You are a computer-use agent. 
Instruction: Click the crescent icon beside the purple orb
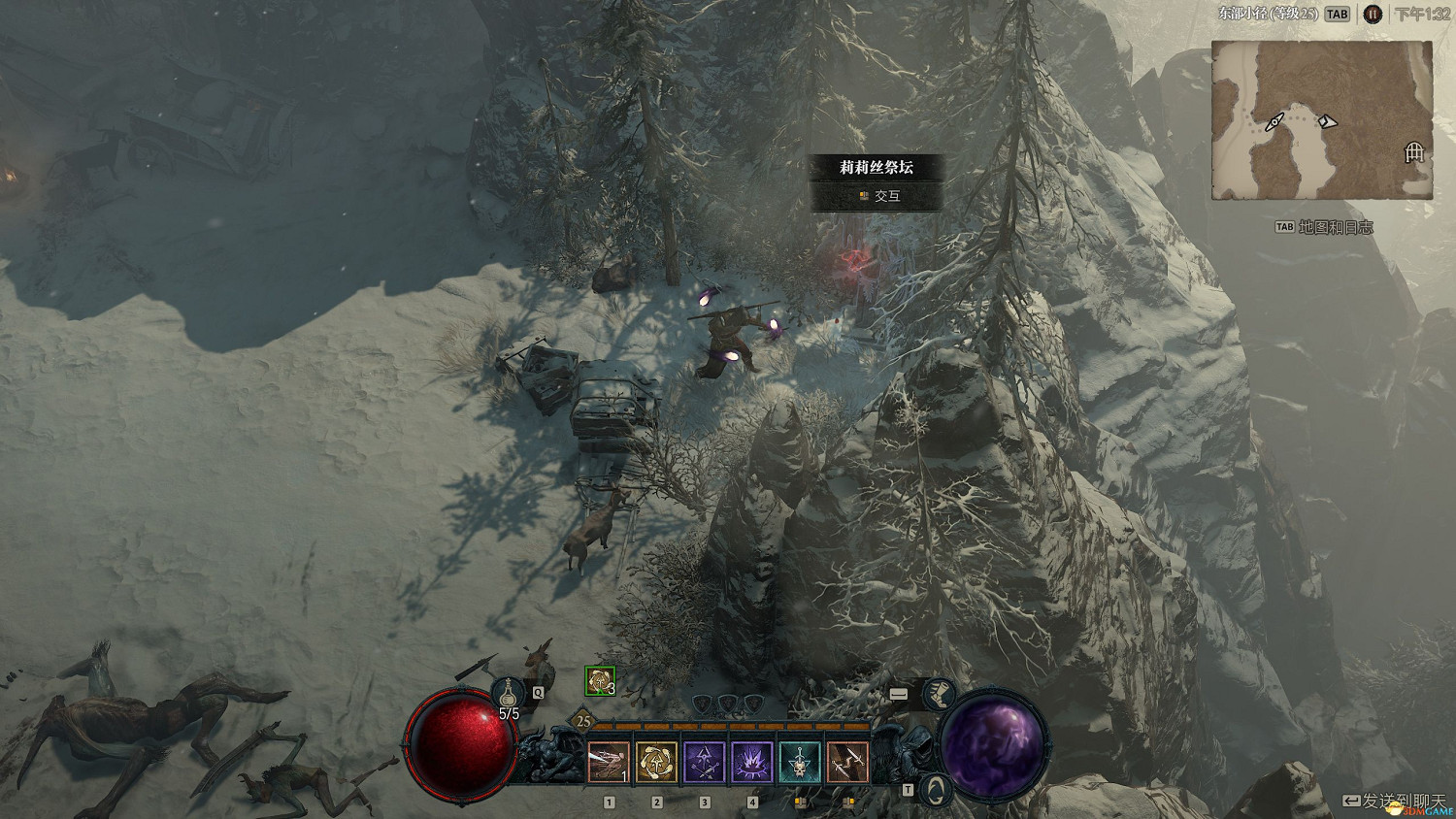[934, 787]
